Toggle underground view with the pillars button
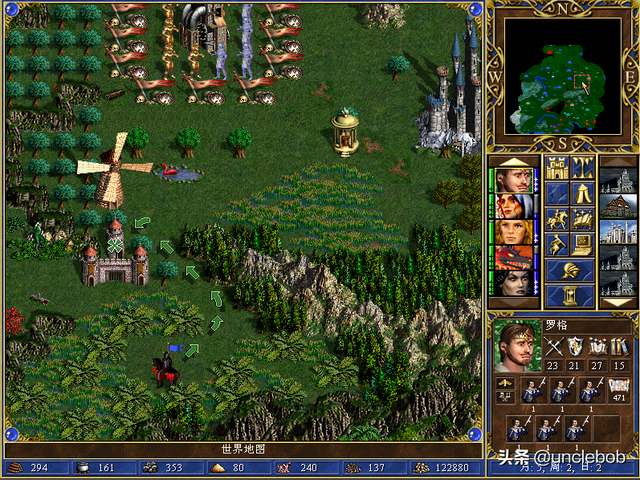The image size is (640, 480). [x=582, y=167]
